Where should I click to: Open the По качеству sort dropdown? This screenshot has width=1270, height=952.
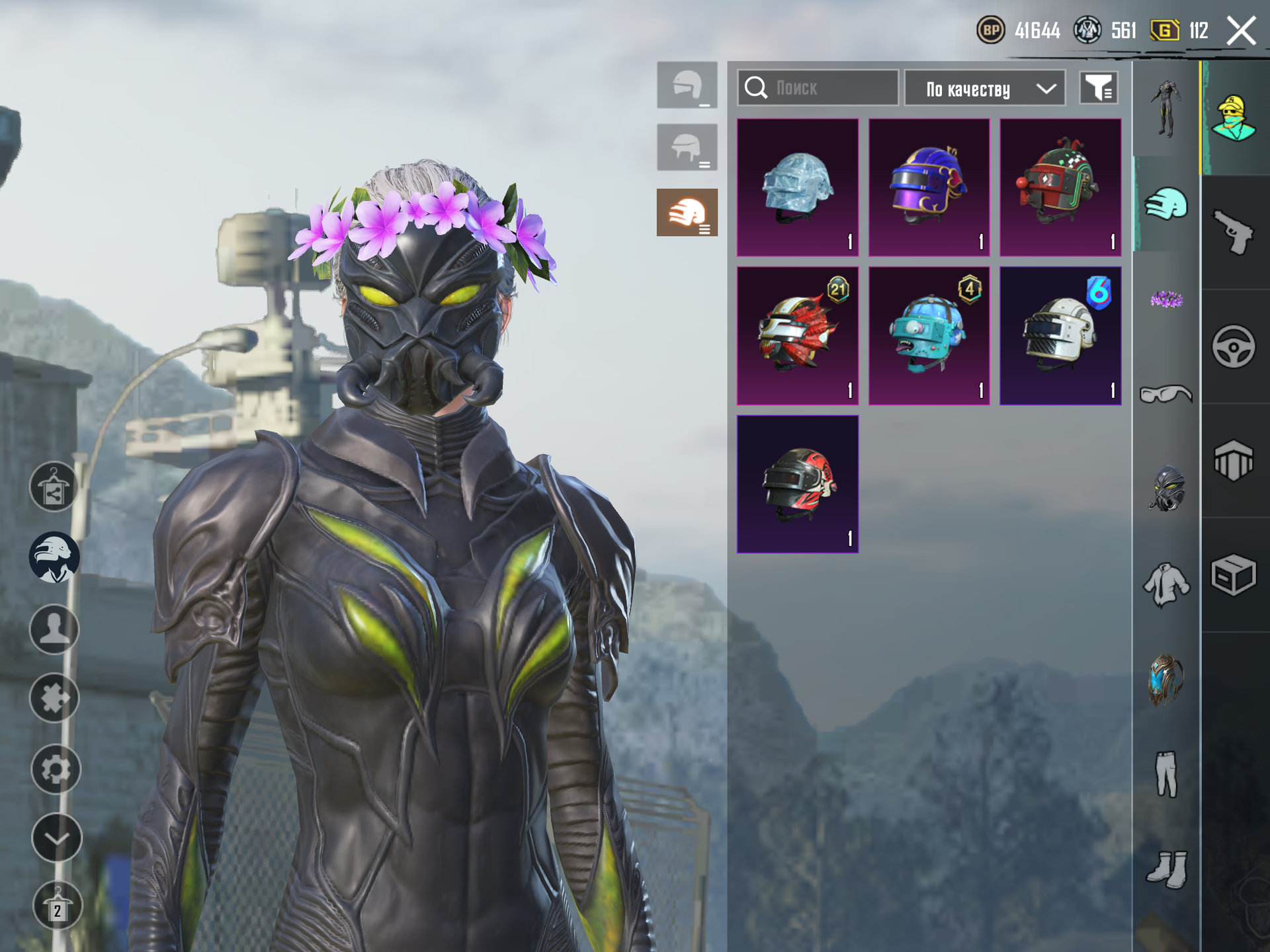tap(984, 88)
